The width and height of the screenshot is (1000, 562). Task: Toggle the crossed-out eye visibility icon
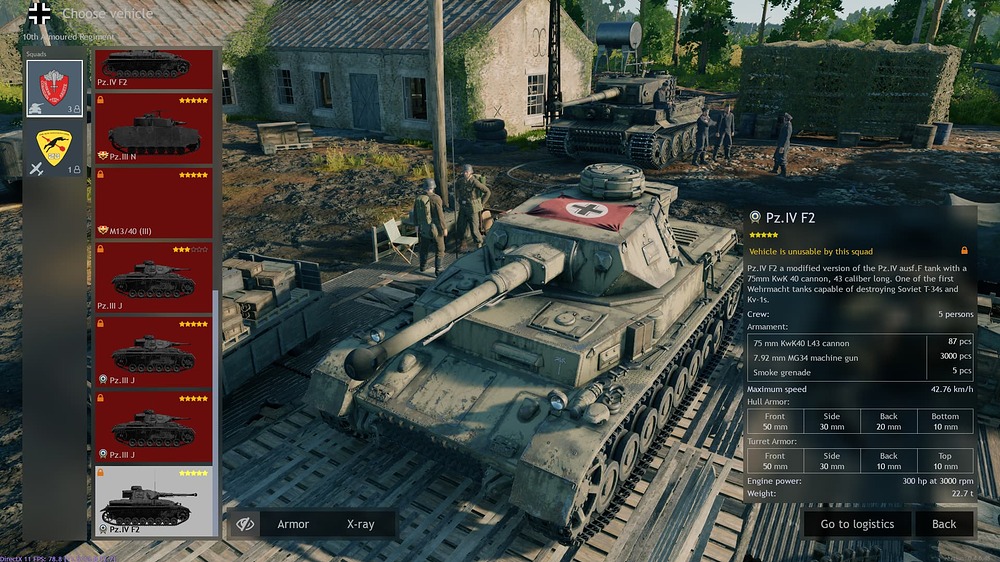click(244, 524)
